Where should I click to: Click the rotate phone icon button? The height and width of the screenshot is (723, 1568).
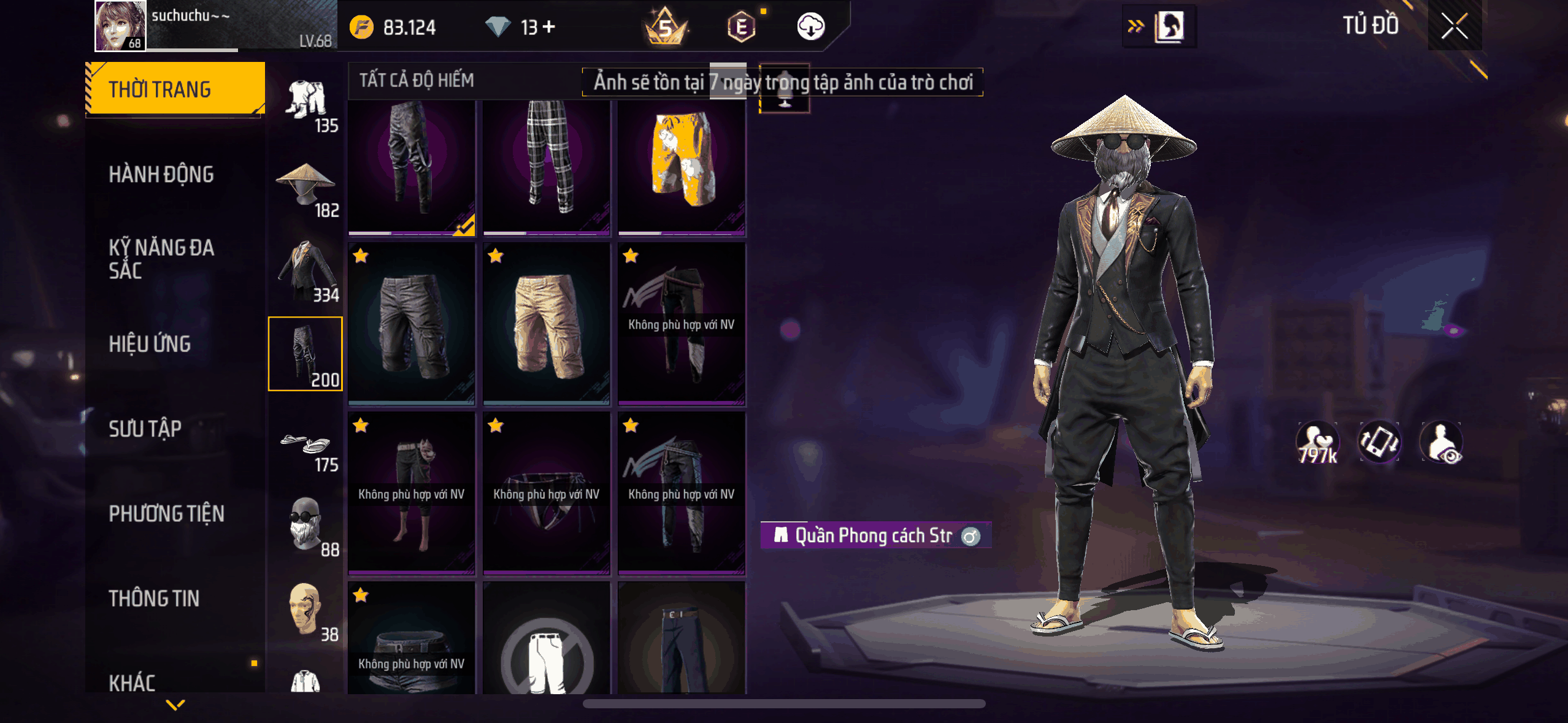click(1379, 442)
